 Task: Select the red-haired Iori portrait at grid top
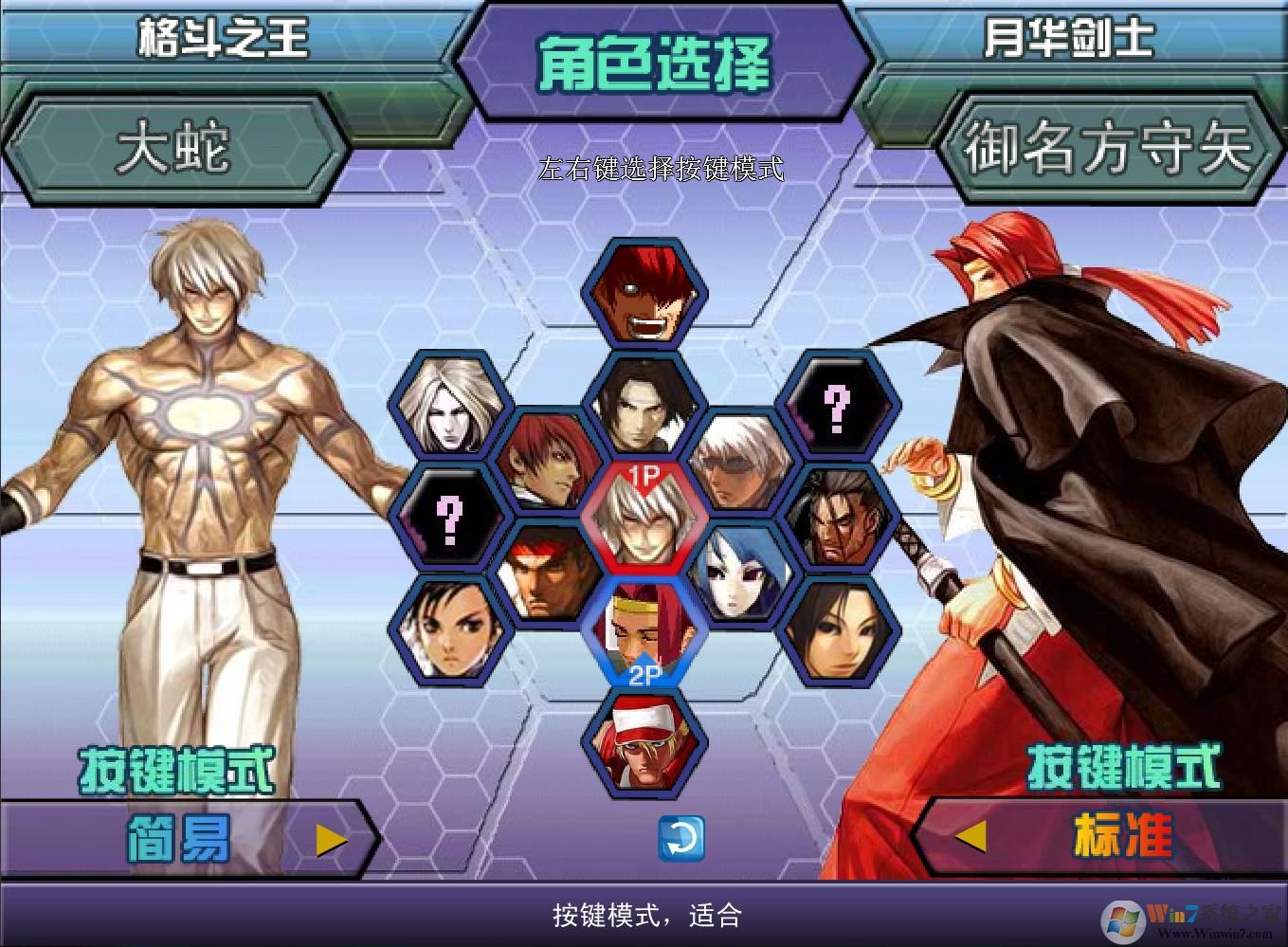point(643,296)
